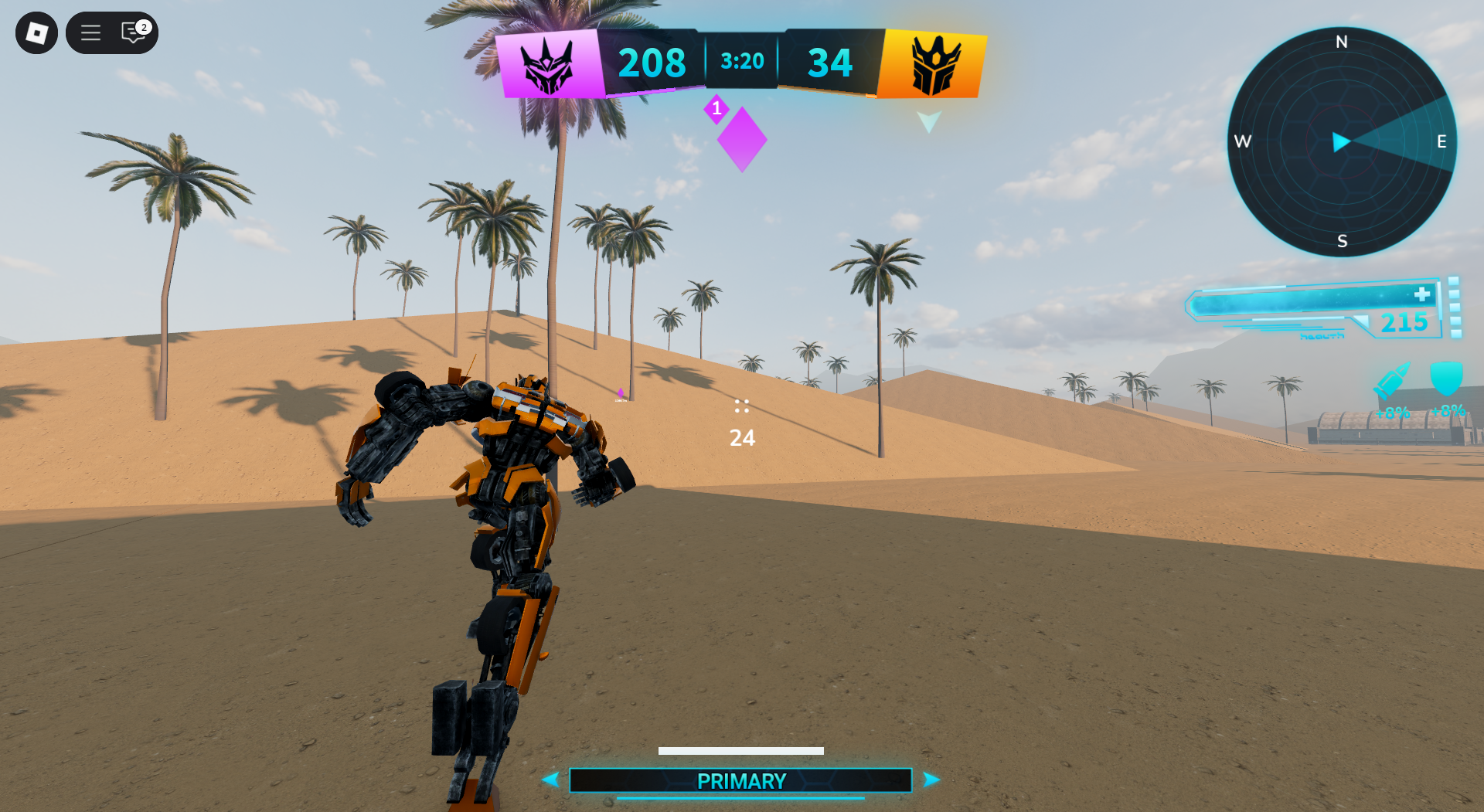The image size is (1484, 812).
Task: Click the white weapon progress bar above PRIMARY
Action: pos(740,750)
